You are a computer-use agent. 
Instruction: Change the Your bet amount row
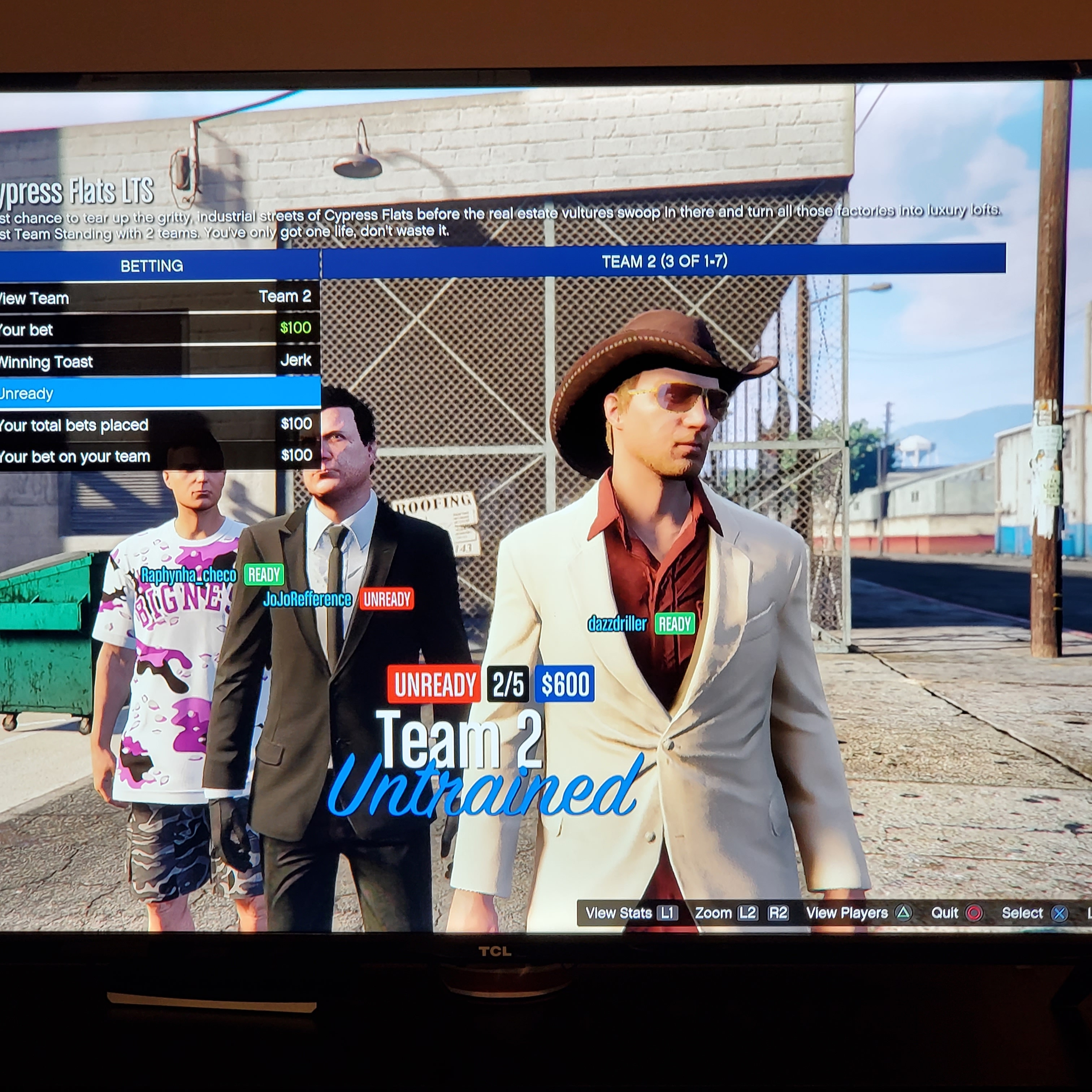158,329
